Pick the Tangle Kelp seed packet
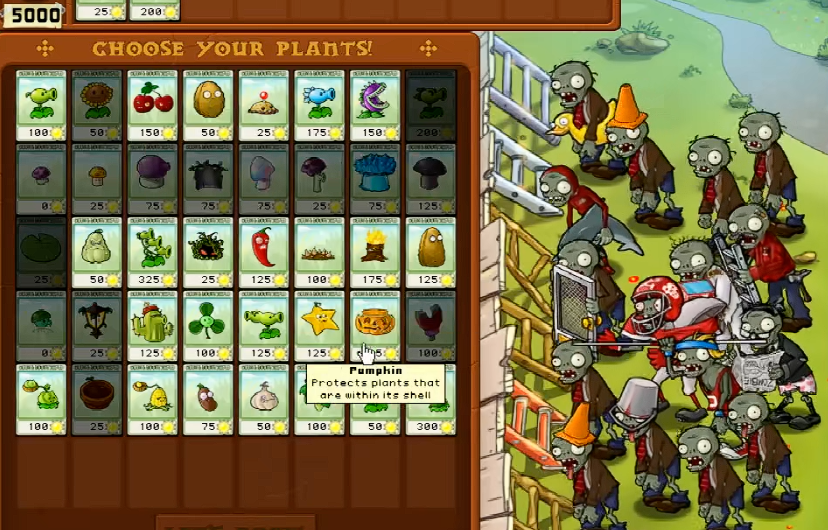The height and width of the screenshot is (530, 828). point(208,252)
